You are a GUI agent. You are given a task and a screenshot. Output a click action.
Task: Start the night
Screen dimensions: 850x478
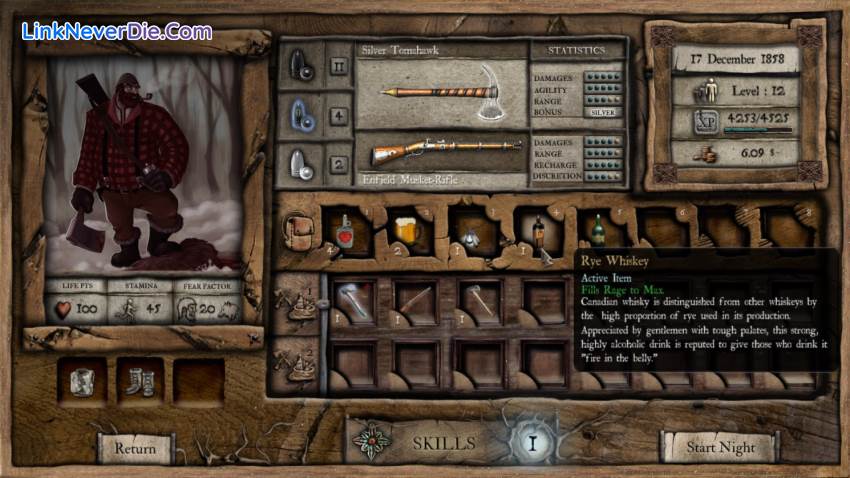[x=720, y=448]
